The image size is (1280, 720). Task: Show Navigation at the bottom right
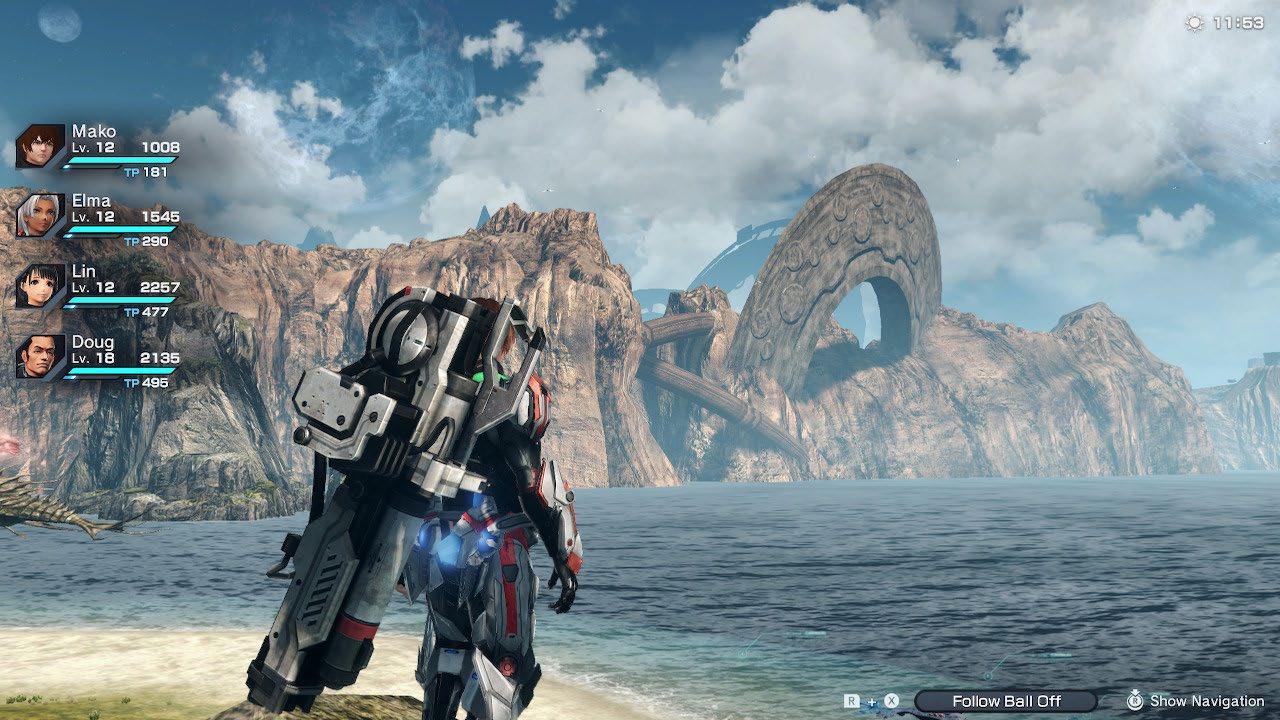pos(1195,701)
